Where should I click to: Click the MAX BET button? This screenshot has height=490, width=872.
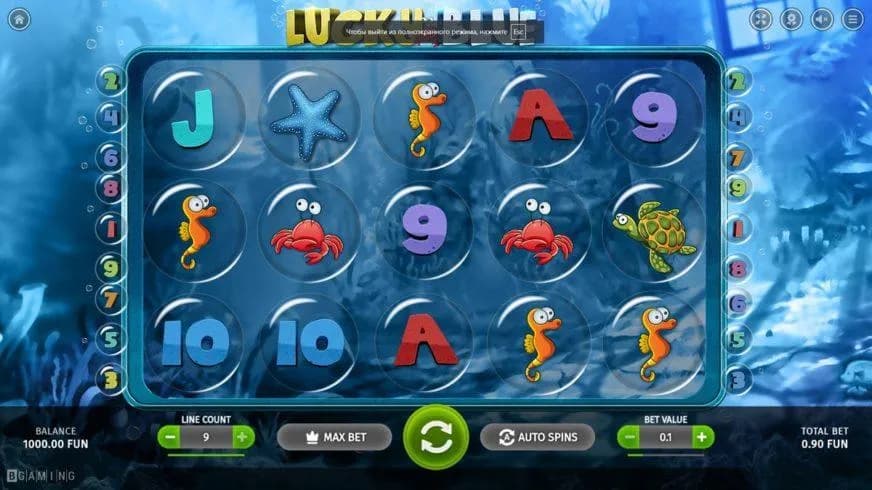(x=334, y=437)
